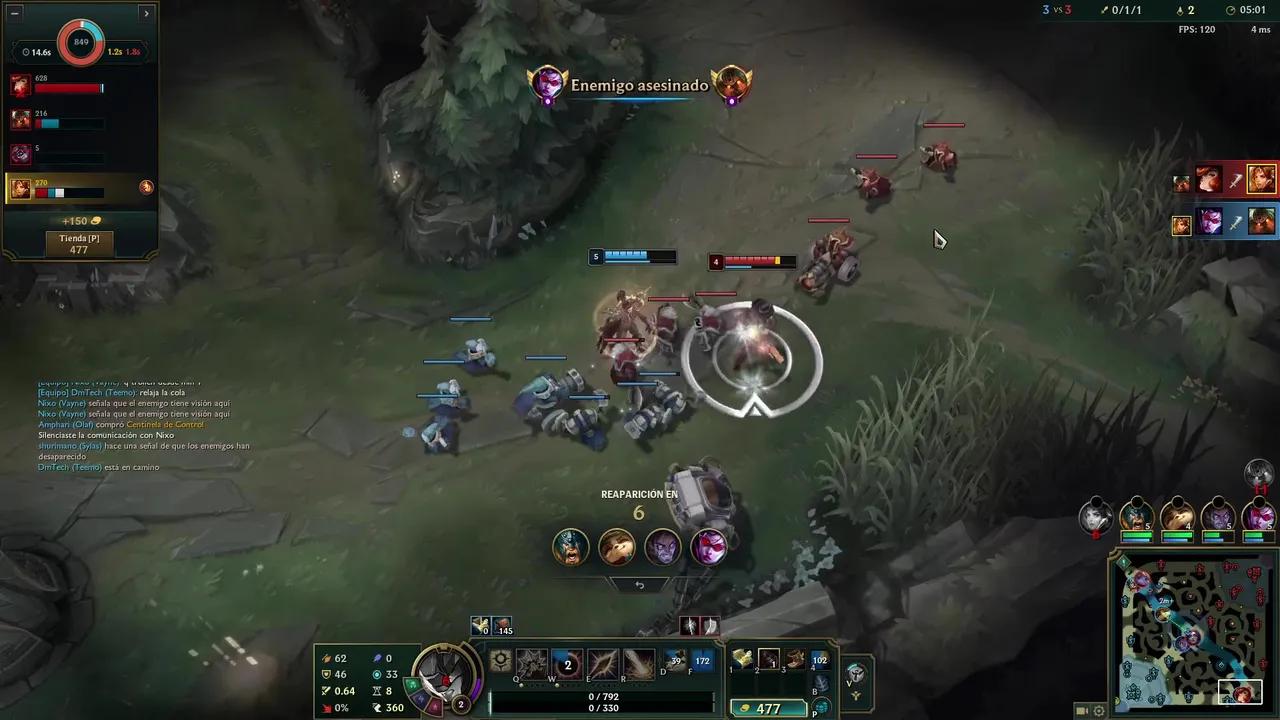This screenshot has height=720, width=1280.
Task: Open the minimap settings gear
Action: [1099, 711]
